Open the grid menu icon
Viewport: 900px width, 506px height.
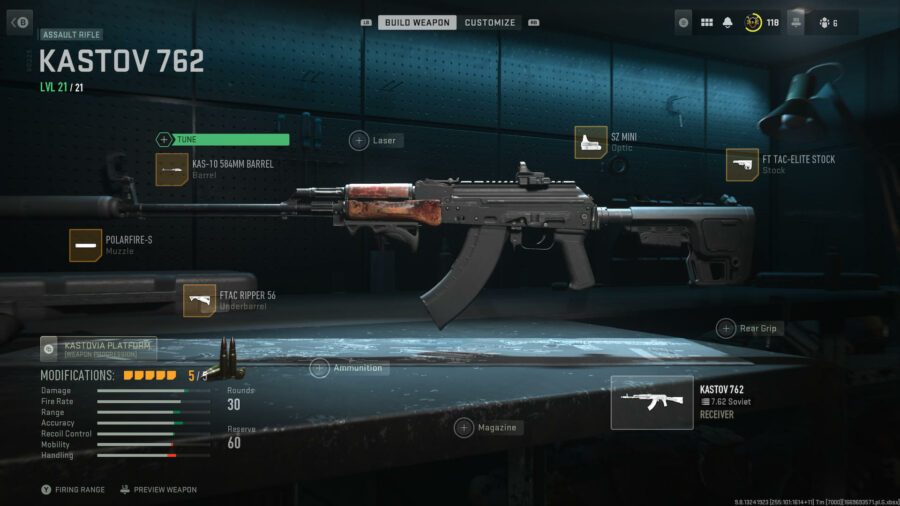coord(706,22)
